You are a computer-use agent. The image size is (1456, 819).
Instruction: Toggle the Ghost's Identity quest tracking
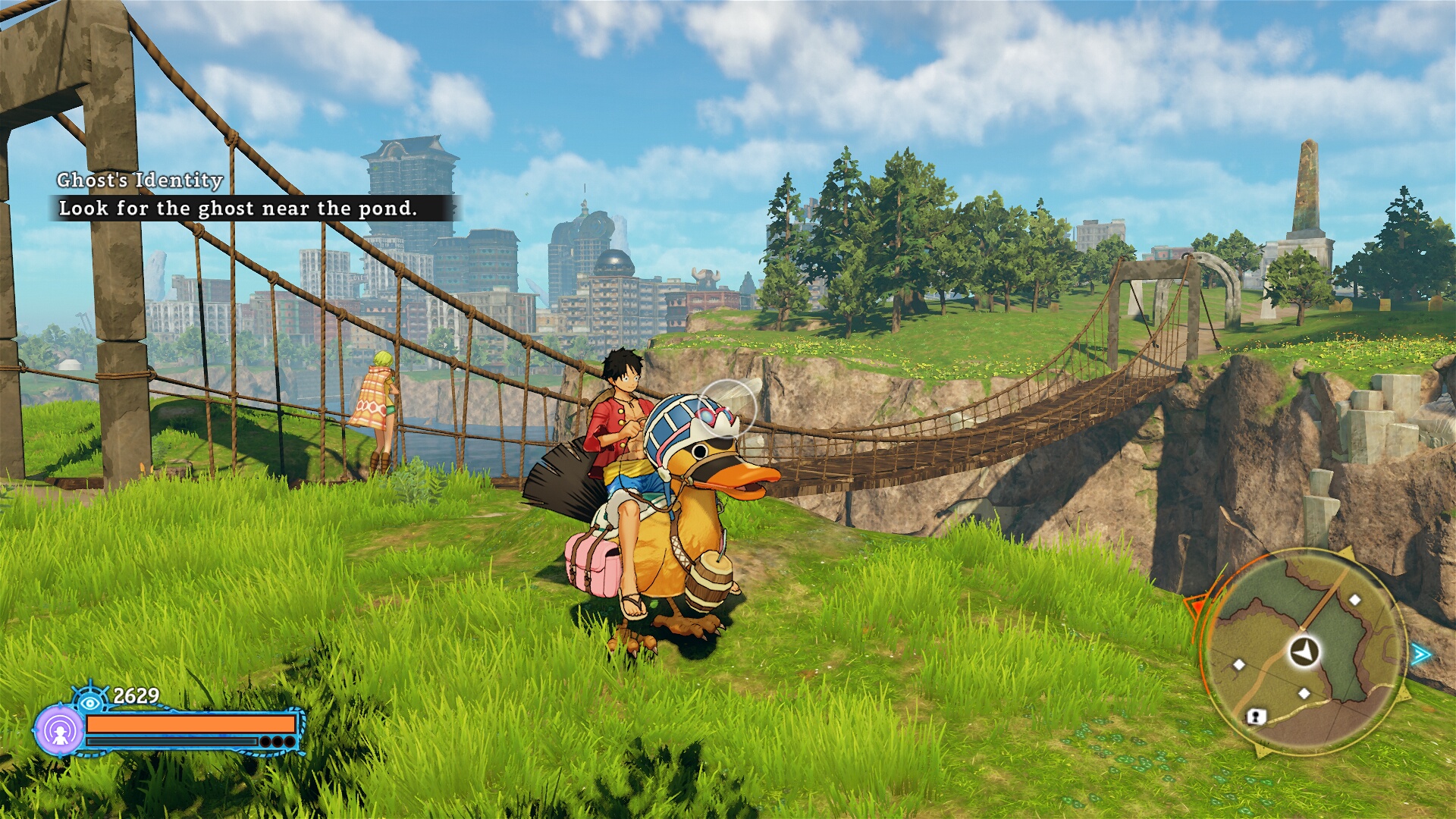[139, 180]
